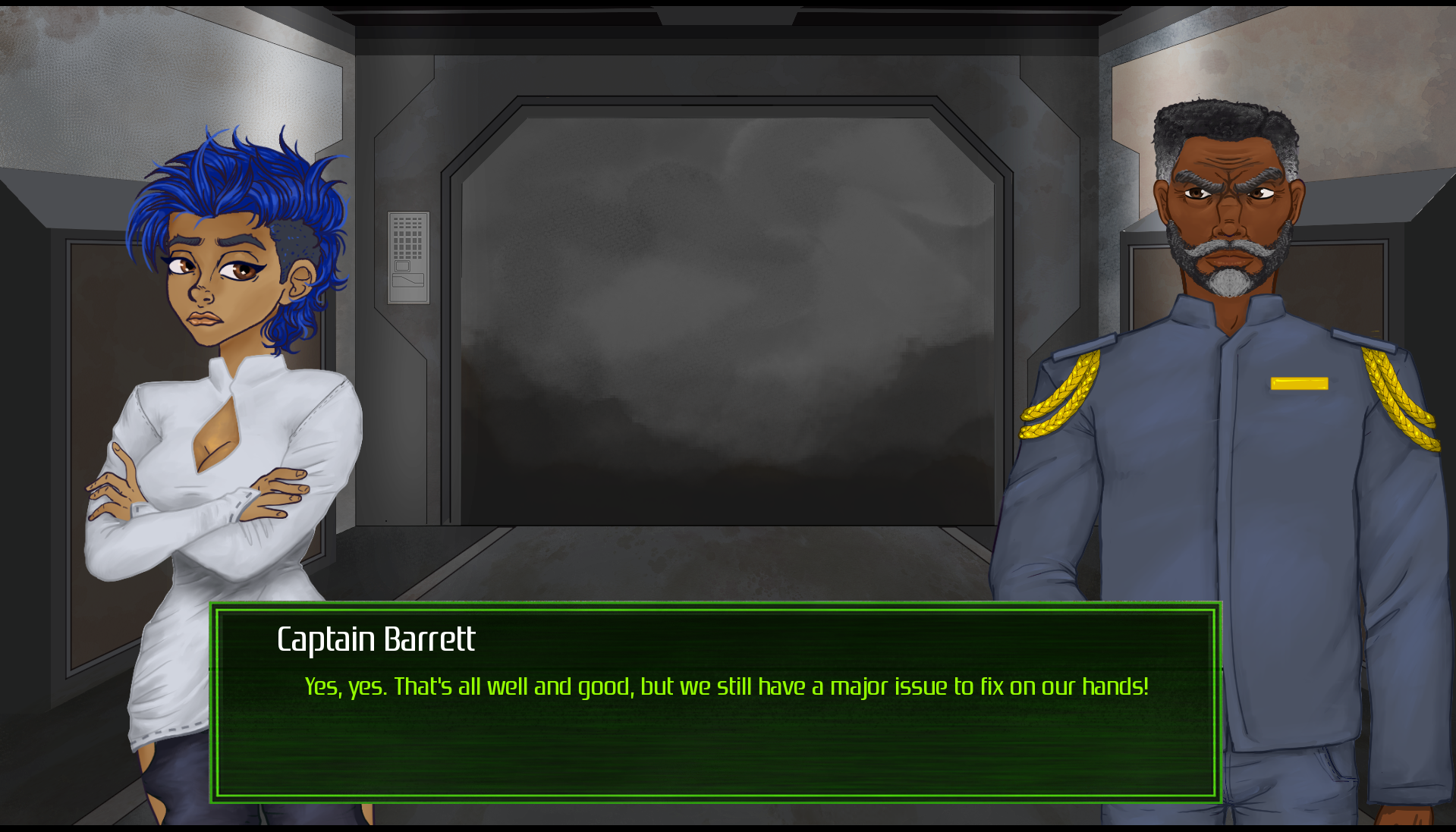The image size is (1456, 832).
Task: Select the yellow rank badge on Barrett's chest
Action: click(x=1299, y=383)
